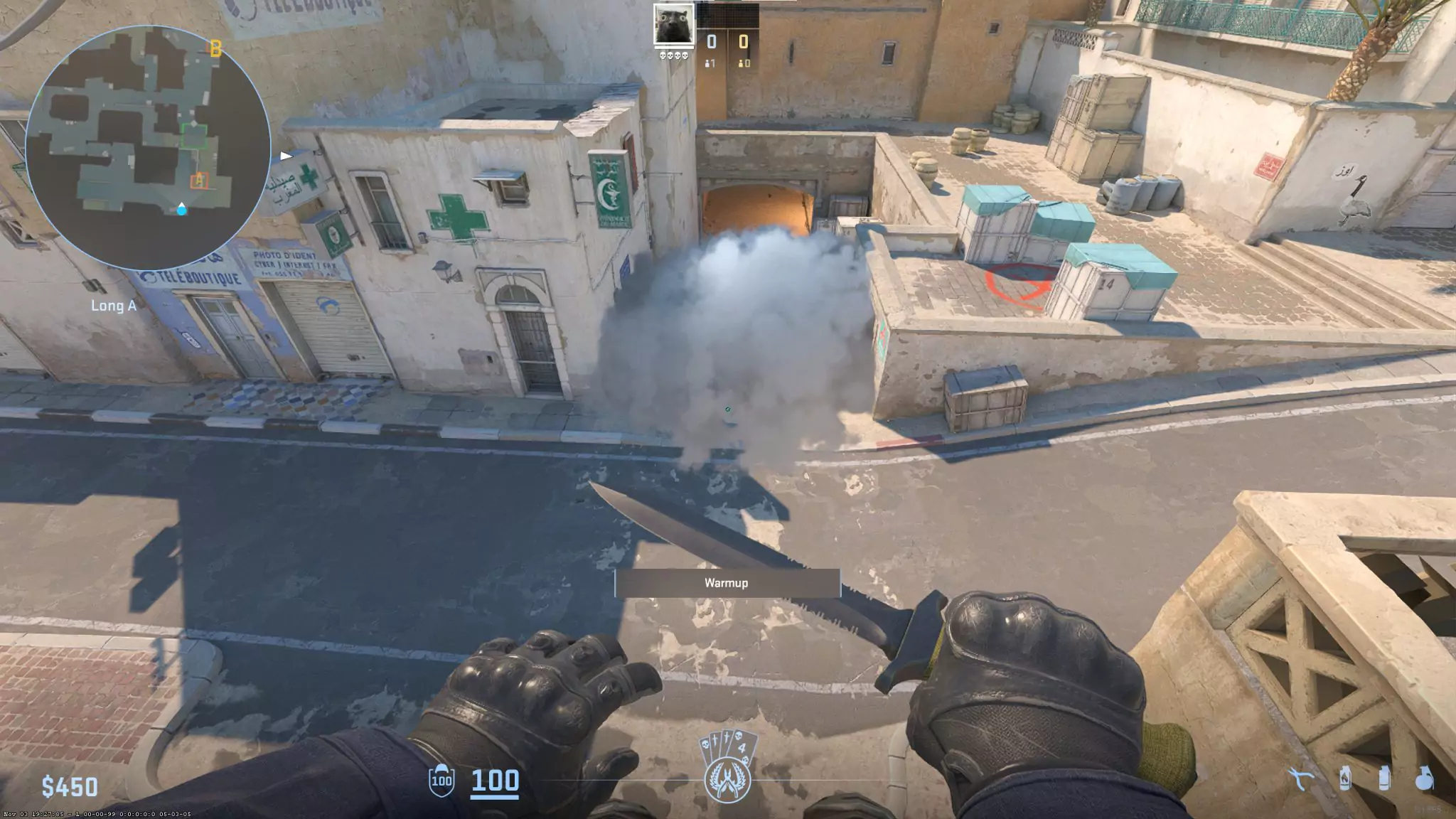Select the smoke grenade icon

1385,780
